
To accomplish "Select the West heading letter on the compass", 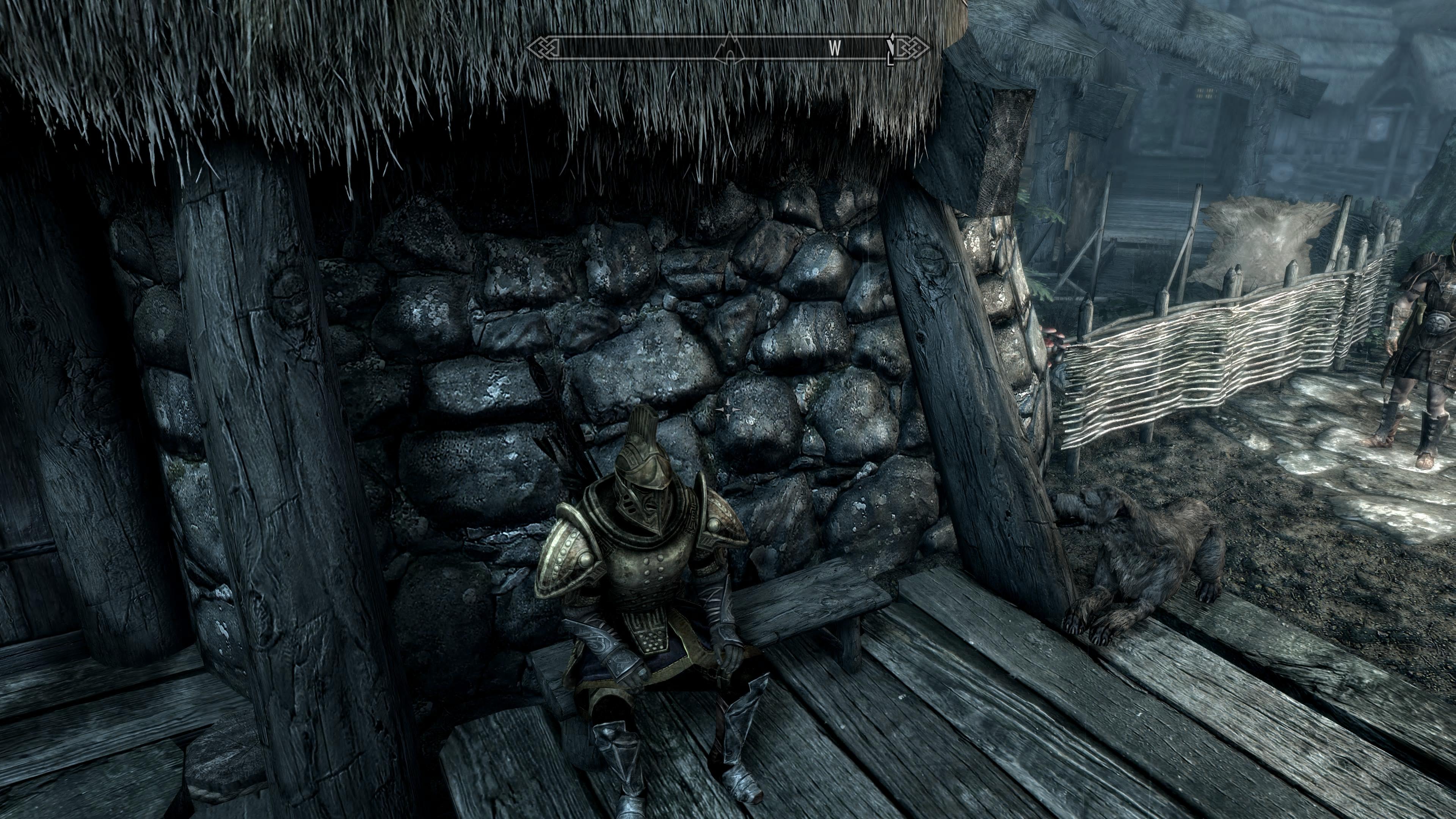I will point(835,49).
